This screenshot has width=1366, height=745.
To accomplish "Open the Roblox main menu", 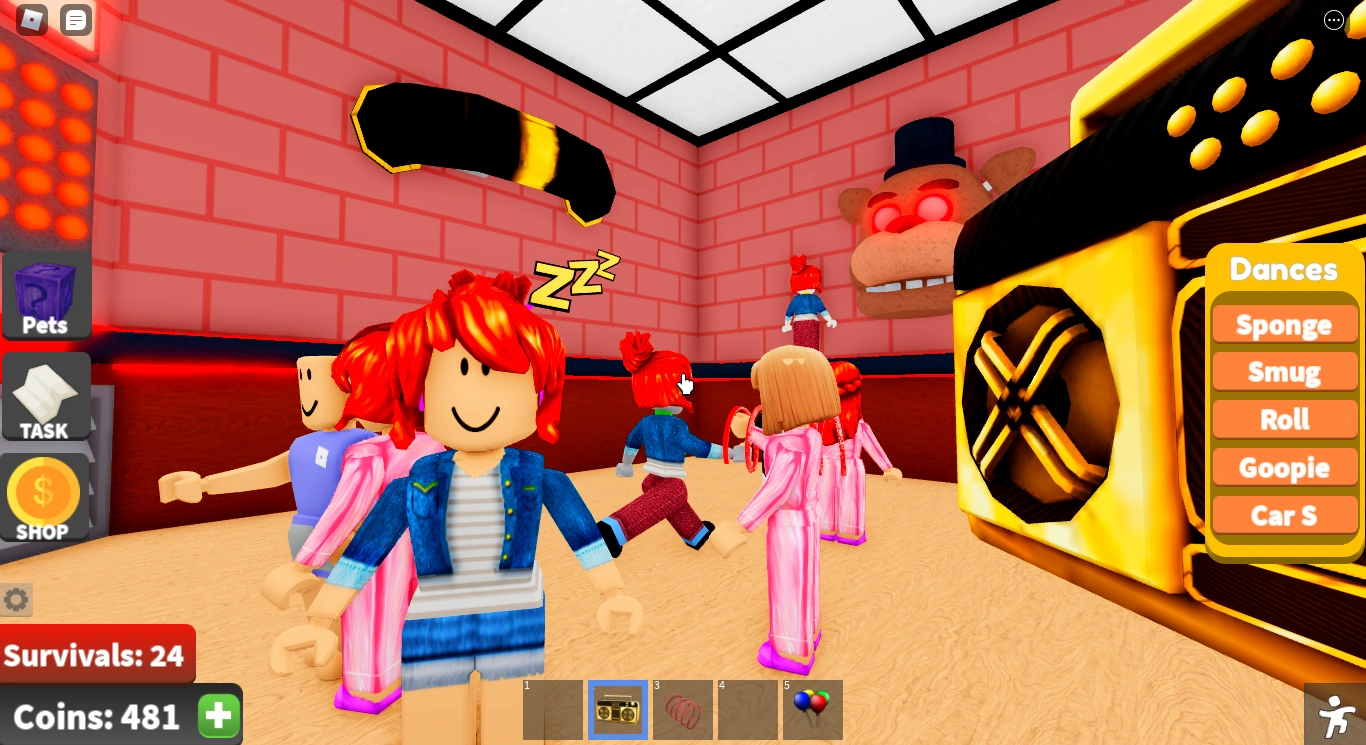I will (x=30, y=19).
